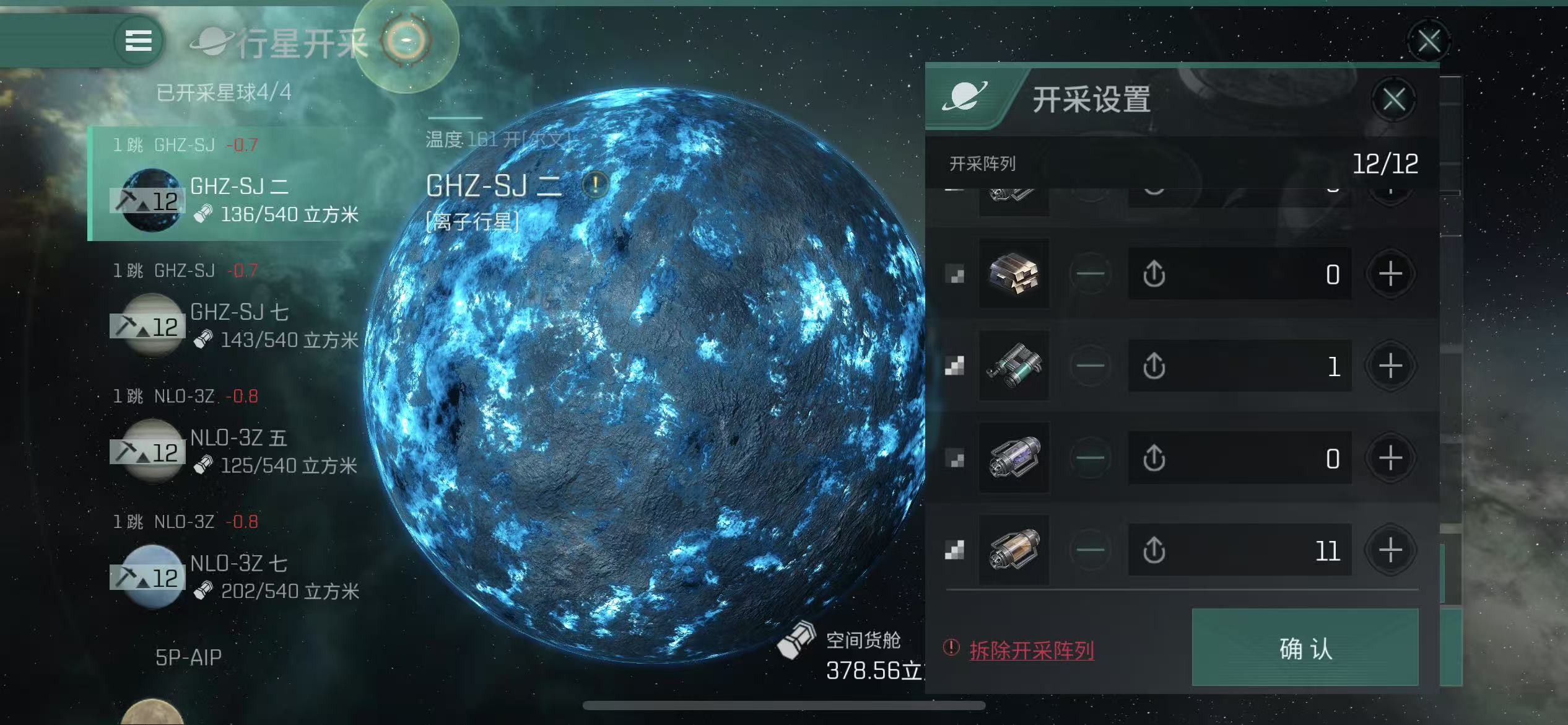Toggle the selector on the bottom material row
This screenshot has width=1568, height=725.
(954, 549)
